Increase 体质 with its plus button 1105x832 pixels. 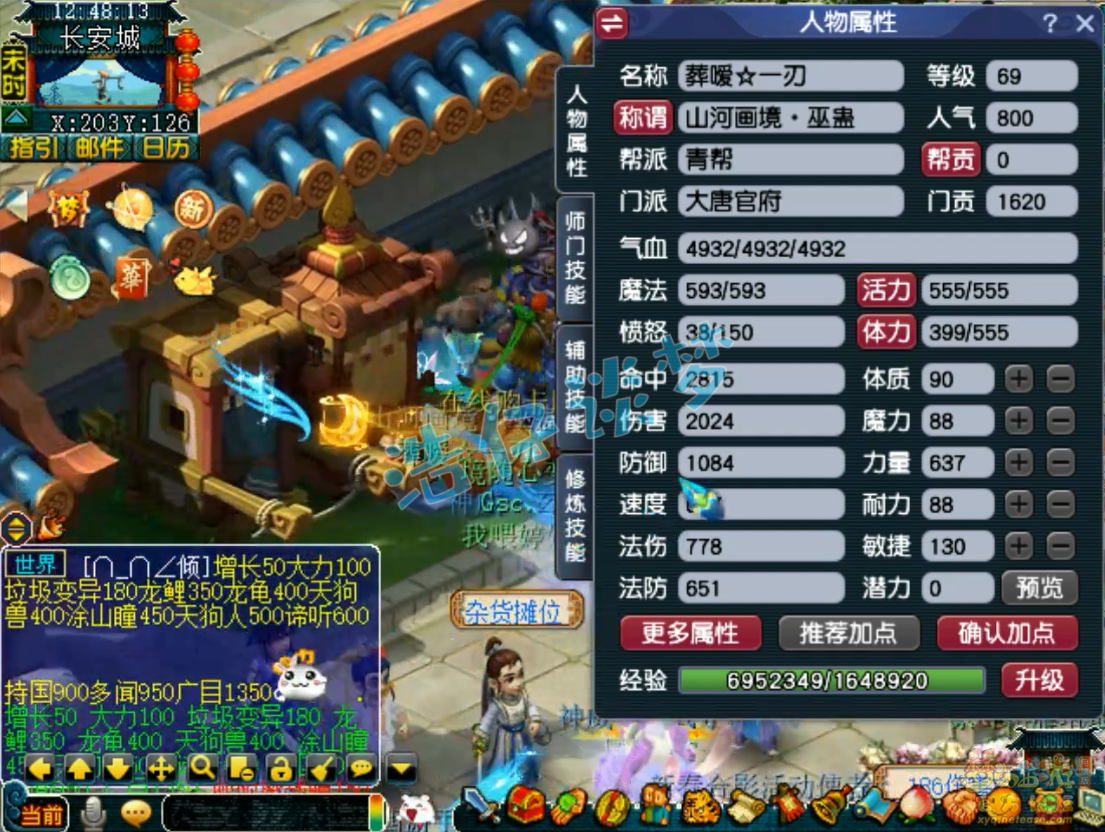tap(1019, 379)
